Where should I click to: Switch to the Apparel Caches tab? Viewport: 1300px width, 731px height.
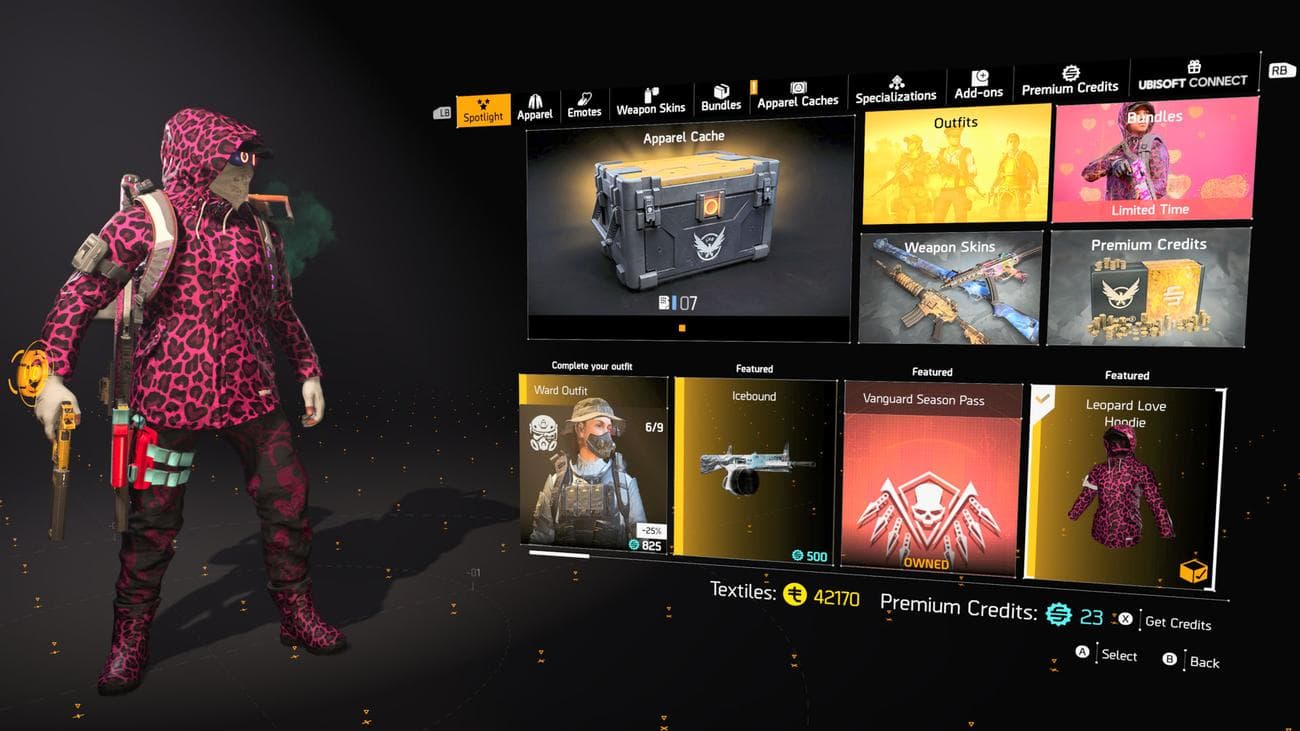(798, 96)
